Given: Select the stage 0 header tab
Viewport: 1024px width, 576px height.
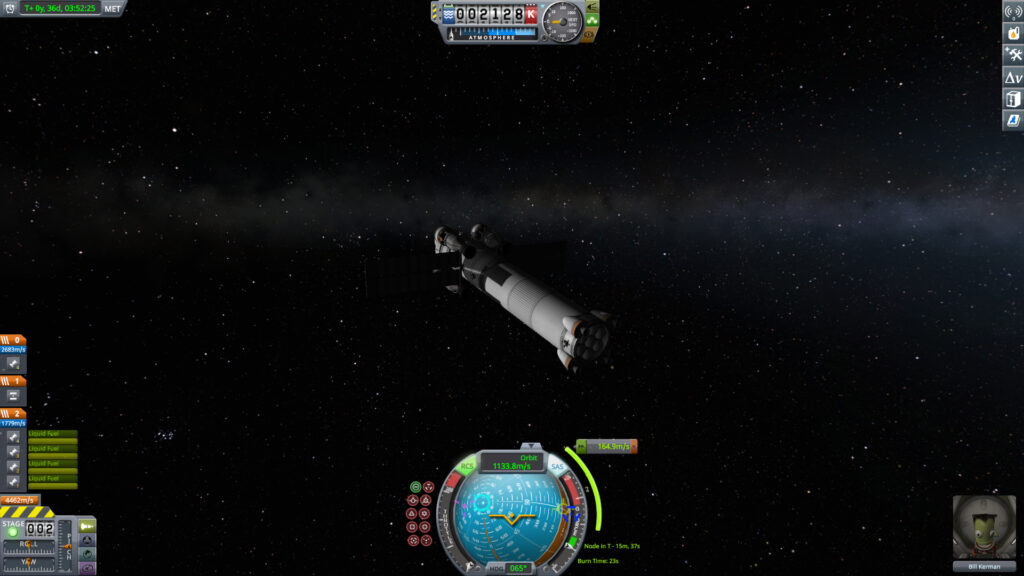Looking at the screenshot, I should click(x=14, y=340).
